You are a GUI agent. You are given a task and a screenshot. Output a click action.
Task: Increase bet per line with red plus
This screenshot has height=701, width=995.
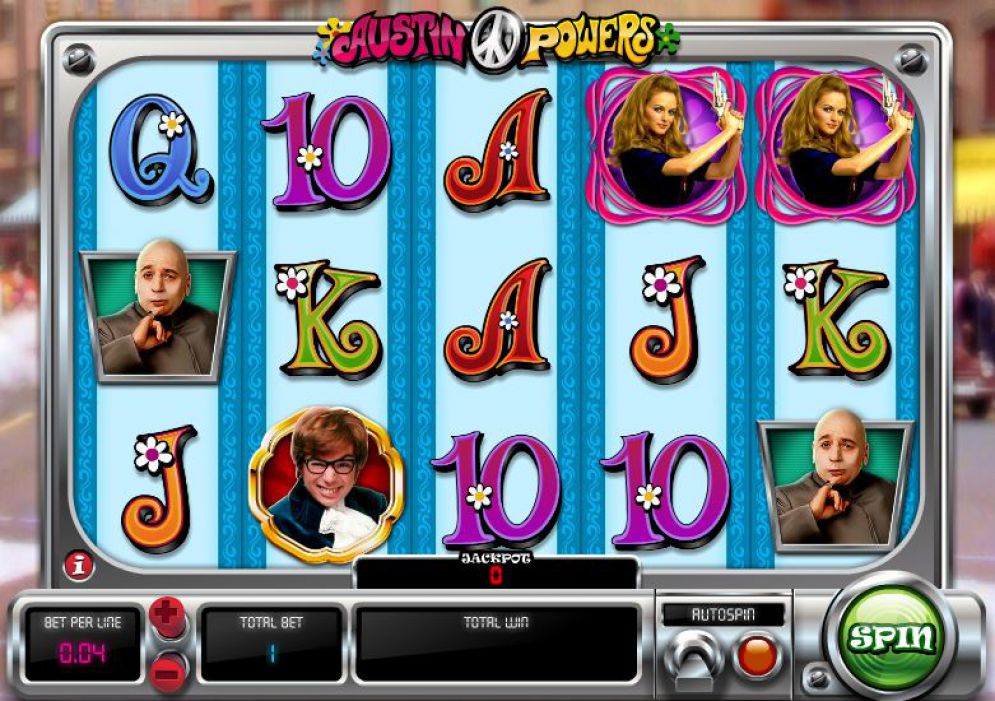[x=169, y=618]
